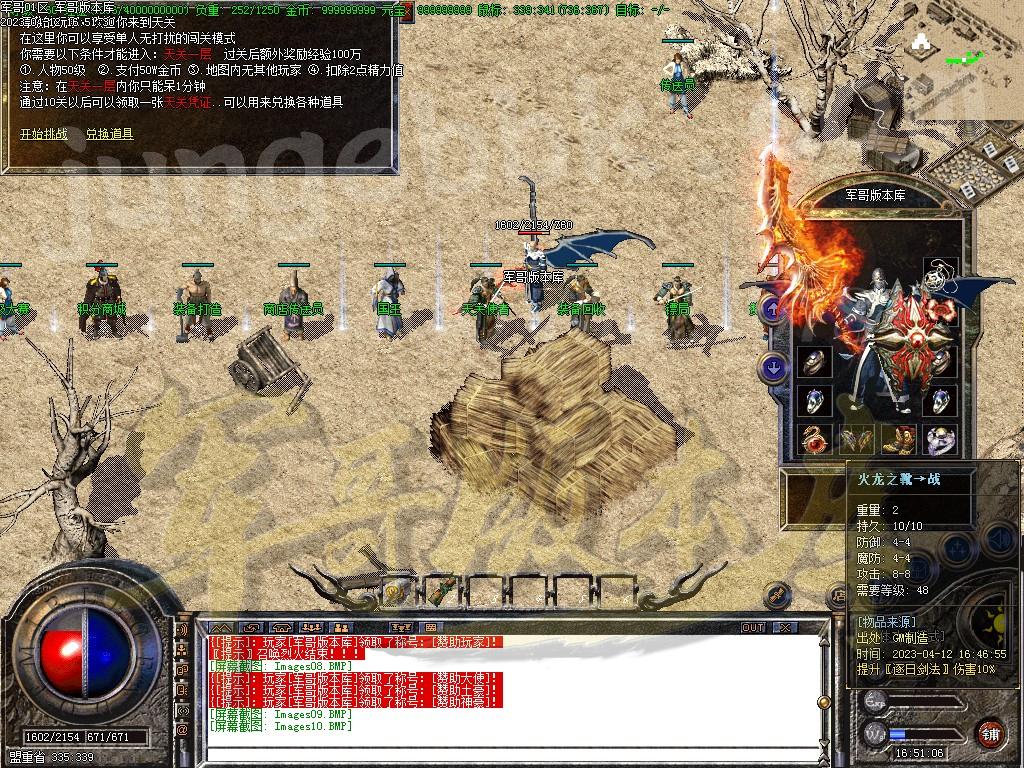Select the fire dragon gloves slot
Image resolution: width=1024 pixels, height=768 pixels.
[x=857, y=439]
